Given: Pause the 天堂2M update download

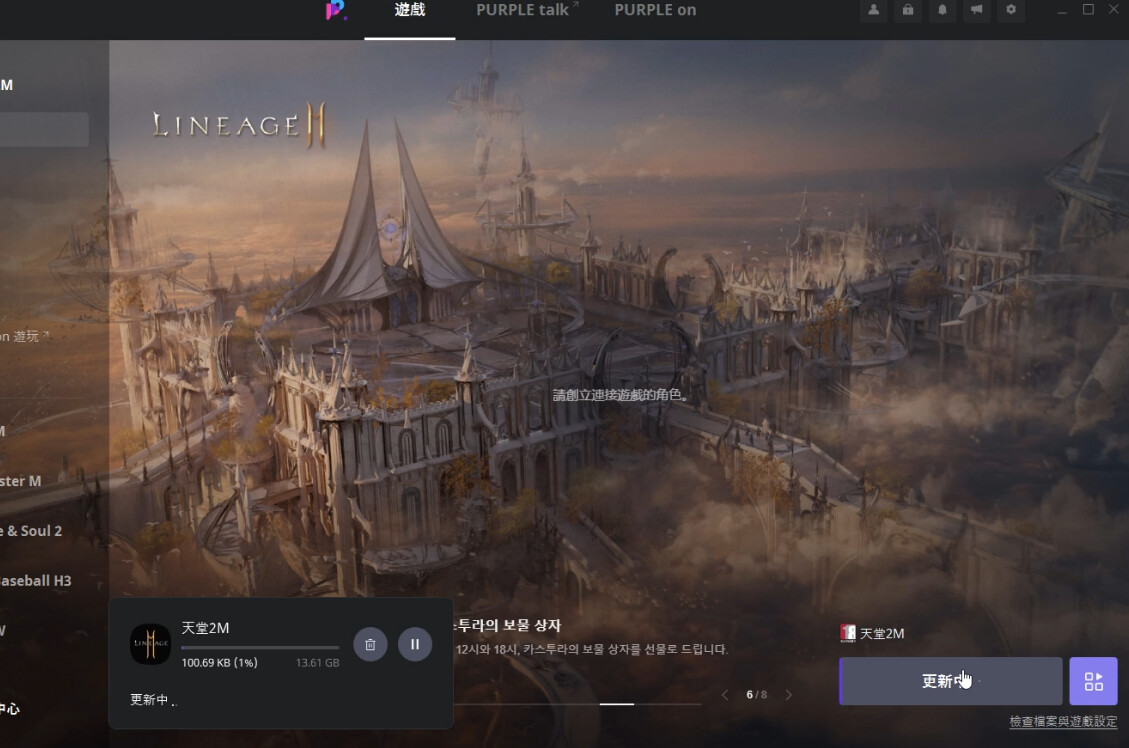Looking at the screenshot, I should 415,644.
